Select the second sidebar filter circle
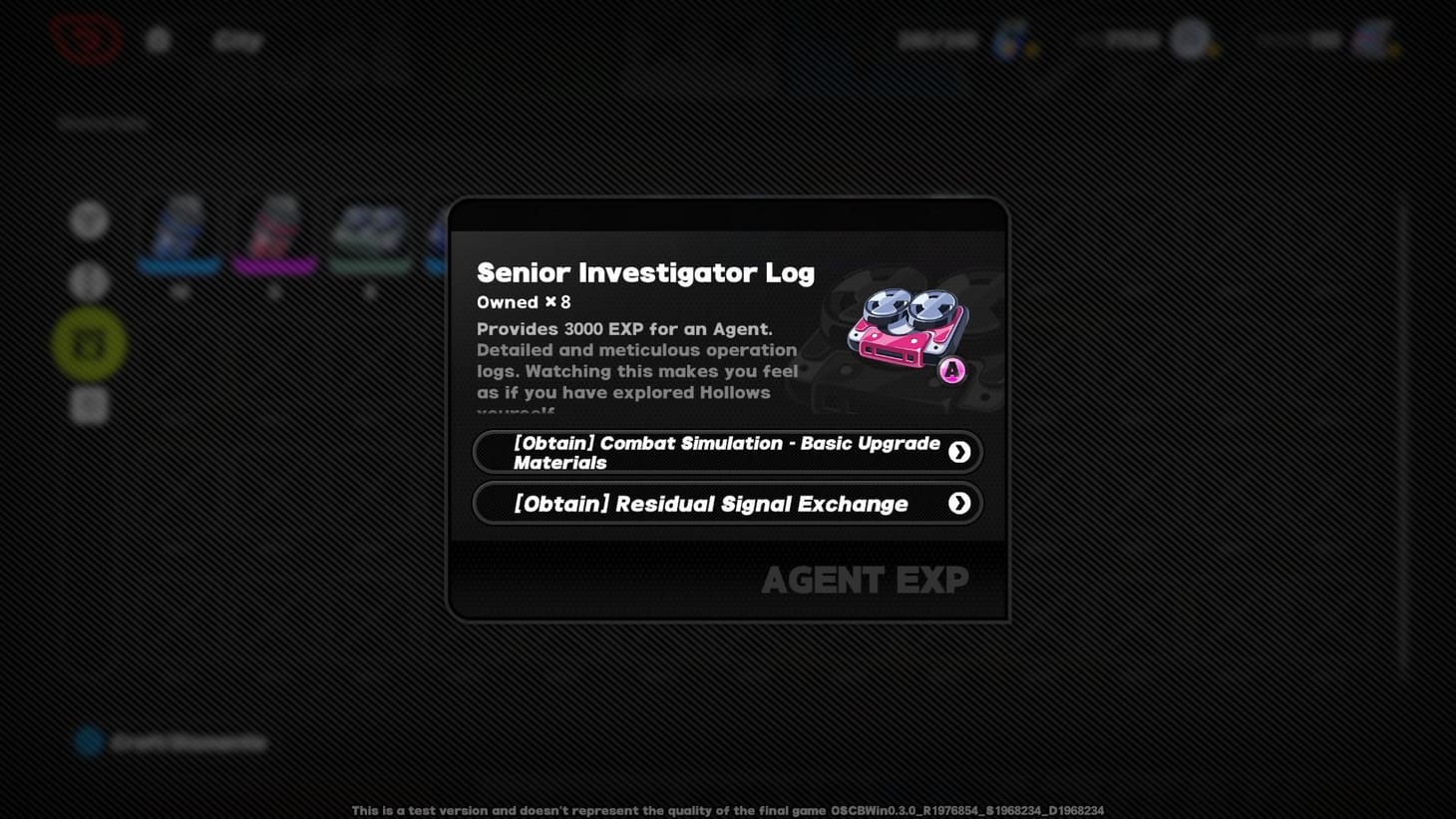 click(89, 282)
